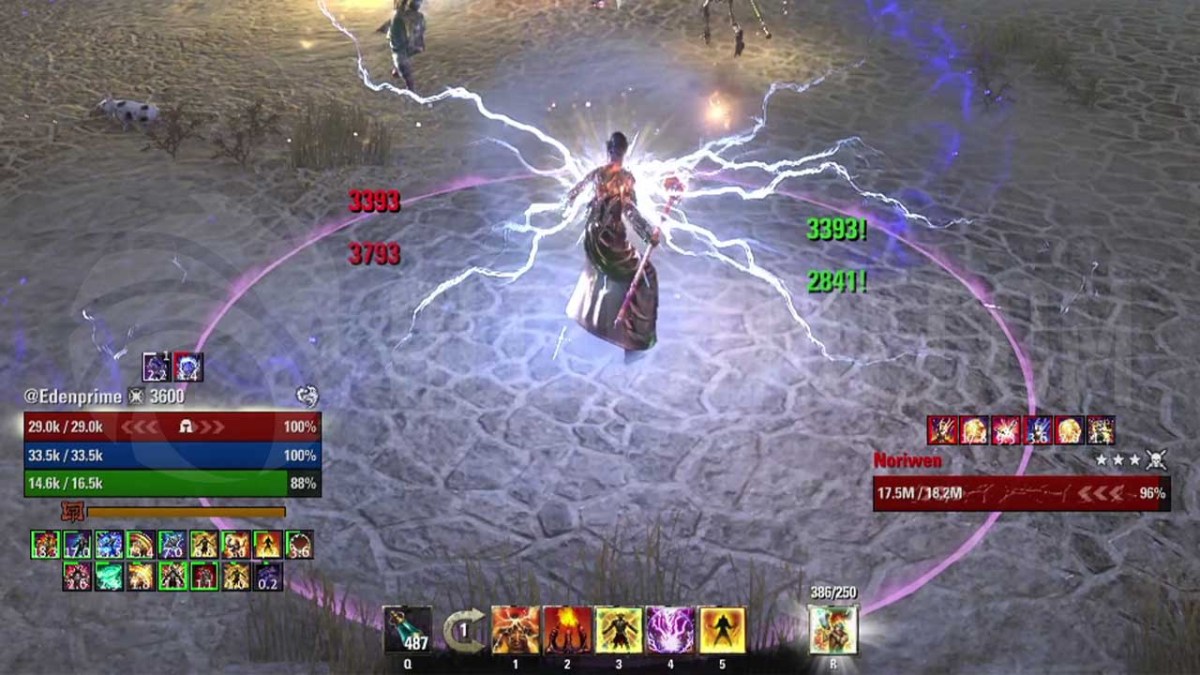The height and width of the screenshot is (675, 1200).
Task: Click the red knot icon beside the orange bar
Action: pos(71,512)
